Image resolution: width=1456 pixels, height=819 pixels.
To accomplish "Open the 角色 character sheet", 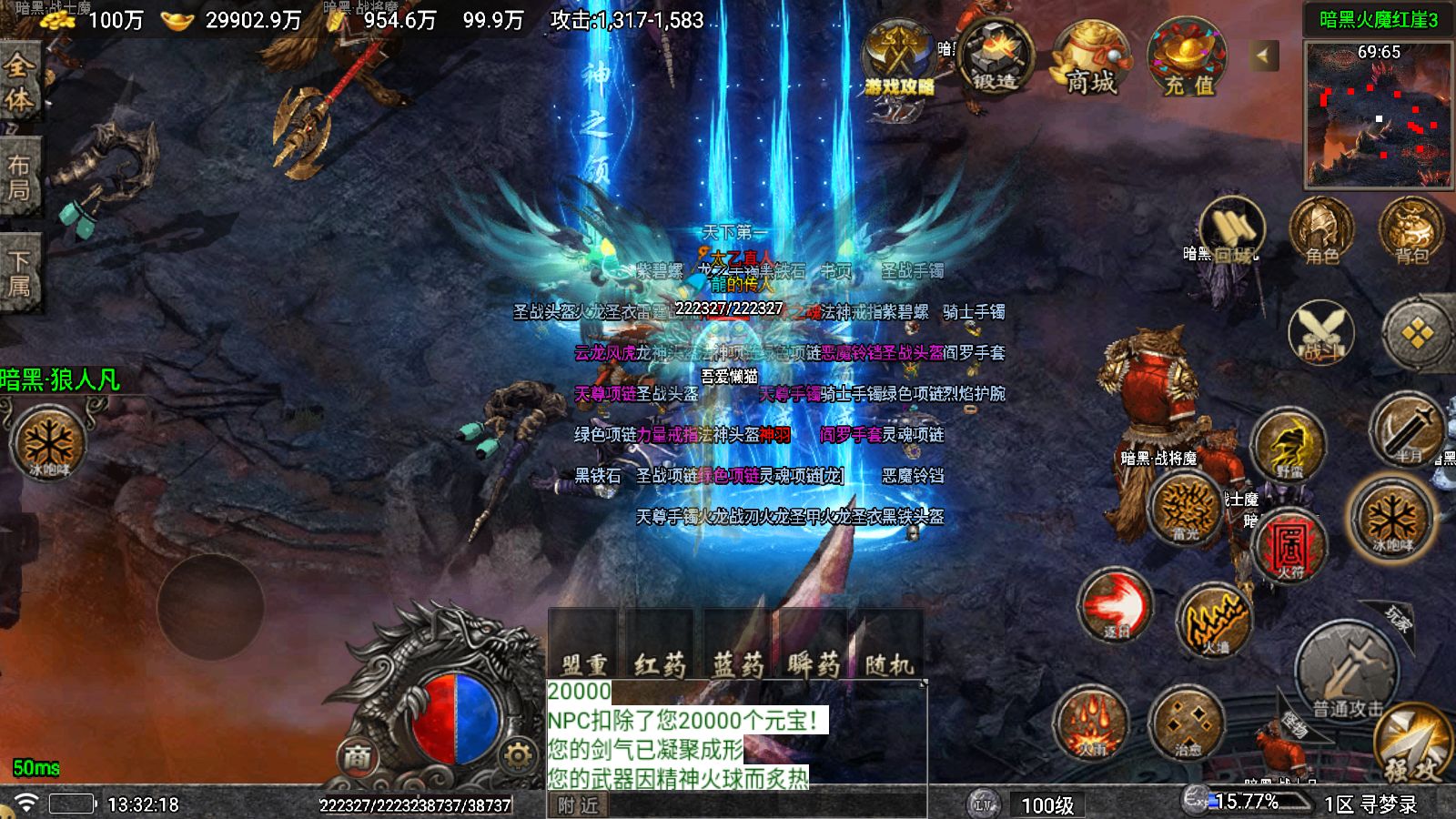I will 1321,232.
